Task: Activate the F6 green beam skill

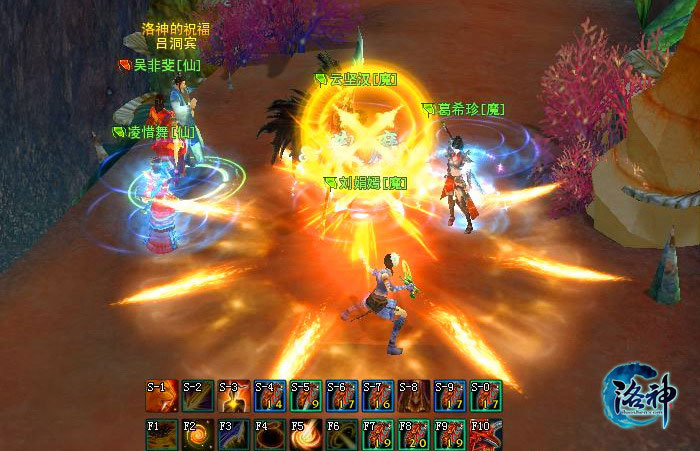Action: (x=341, y=435)
